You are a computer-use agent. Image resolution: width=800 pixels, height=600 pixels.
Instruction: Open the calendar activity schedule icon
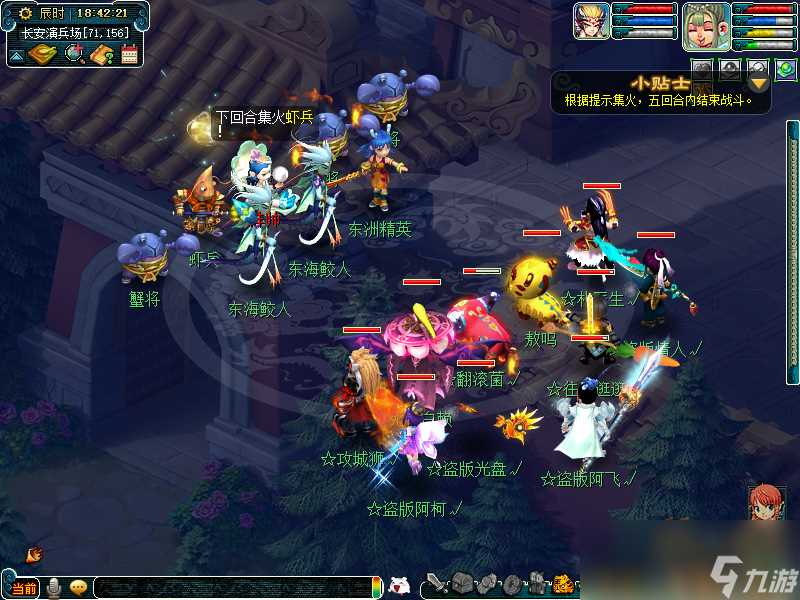tap(129, 54)
